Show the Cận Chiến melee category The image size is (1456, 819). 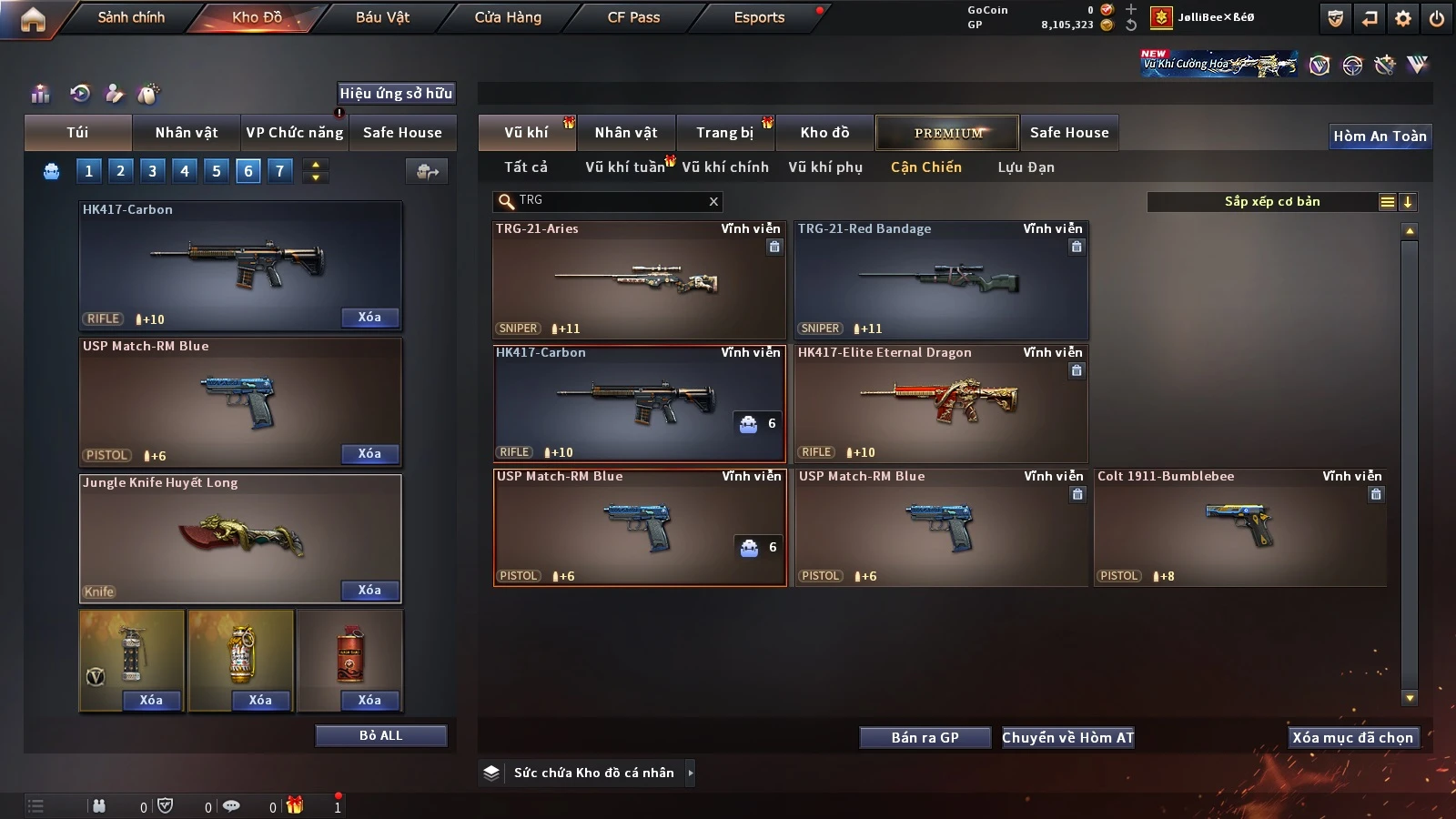tap(925, 167)
